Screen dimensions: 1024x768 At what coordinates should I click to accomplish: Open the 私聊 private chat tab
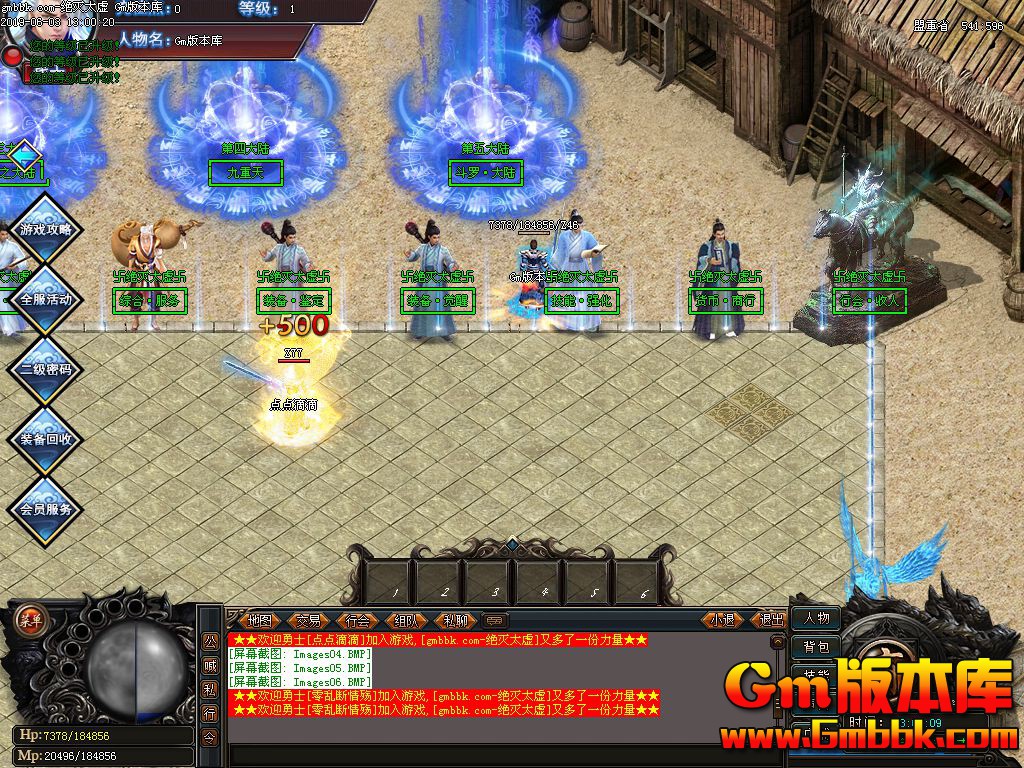(455, 620)
